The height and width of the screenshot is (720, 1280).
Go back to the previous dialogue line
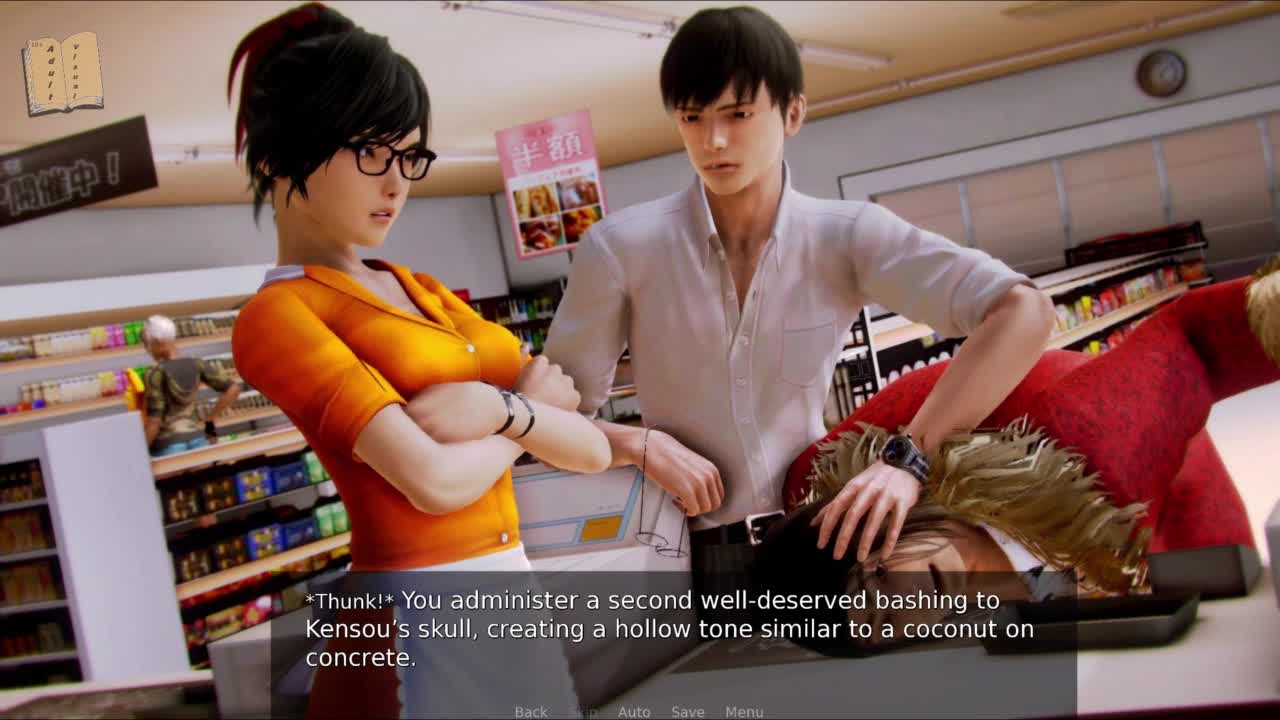pyautogui.click(x=531, y=712)
